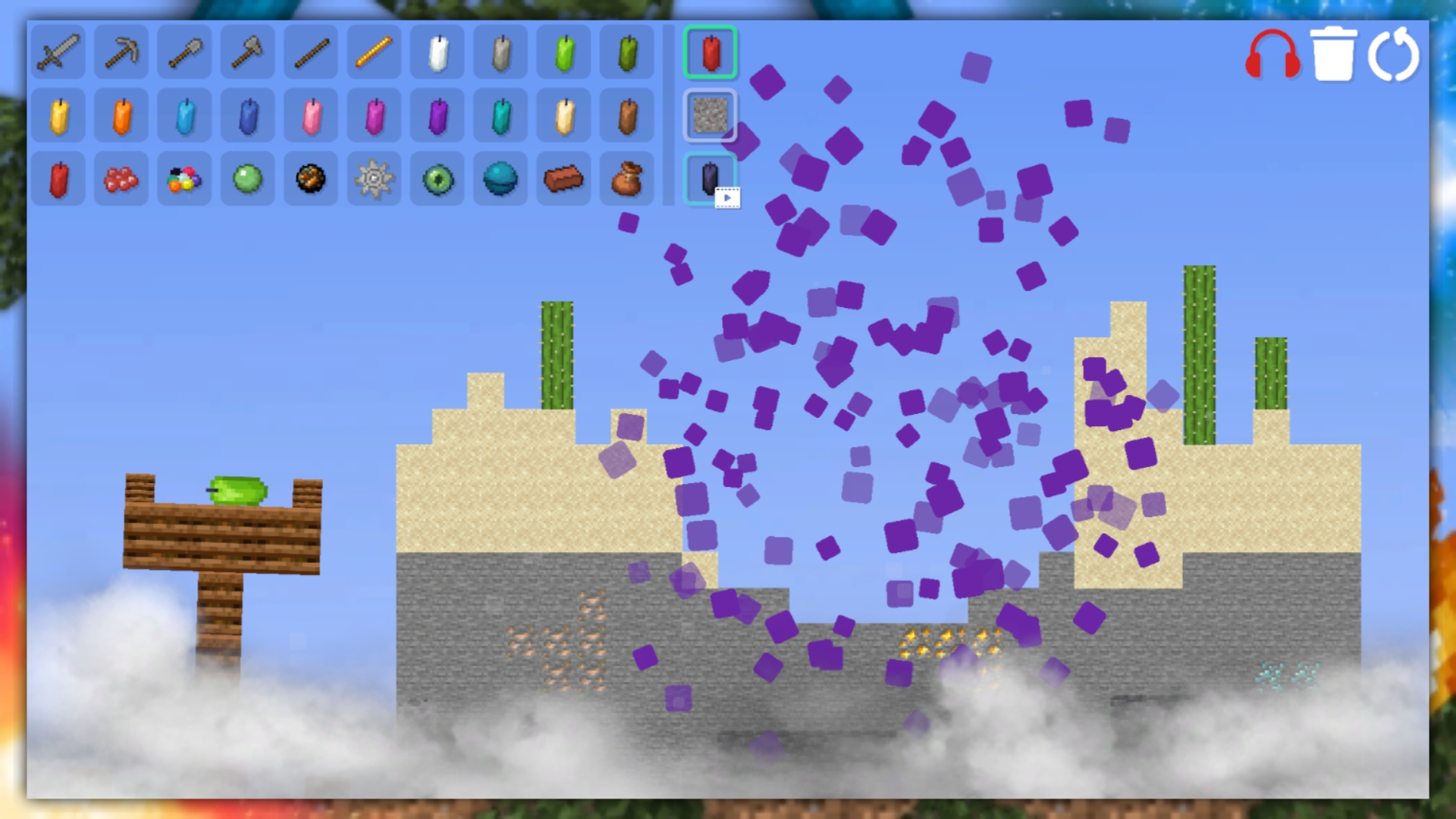Choose the brick item
This screenshot has height=819, width=1456.
point(564,179)
